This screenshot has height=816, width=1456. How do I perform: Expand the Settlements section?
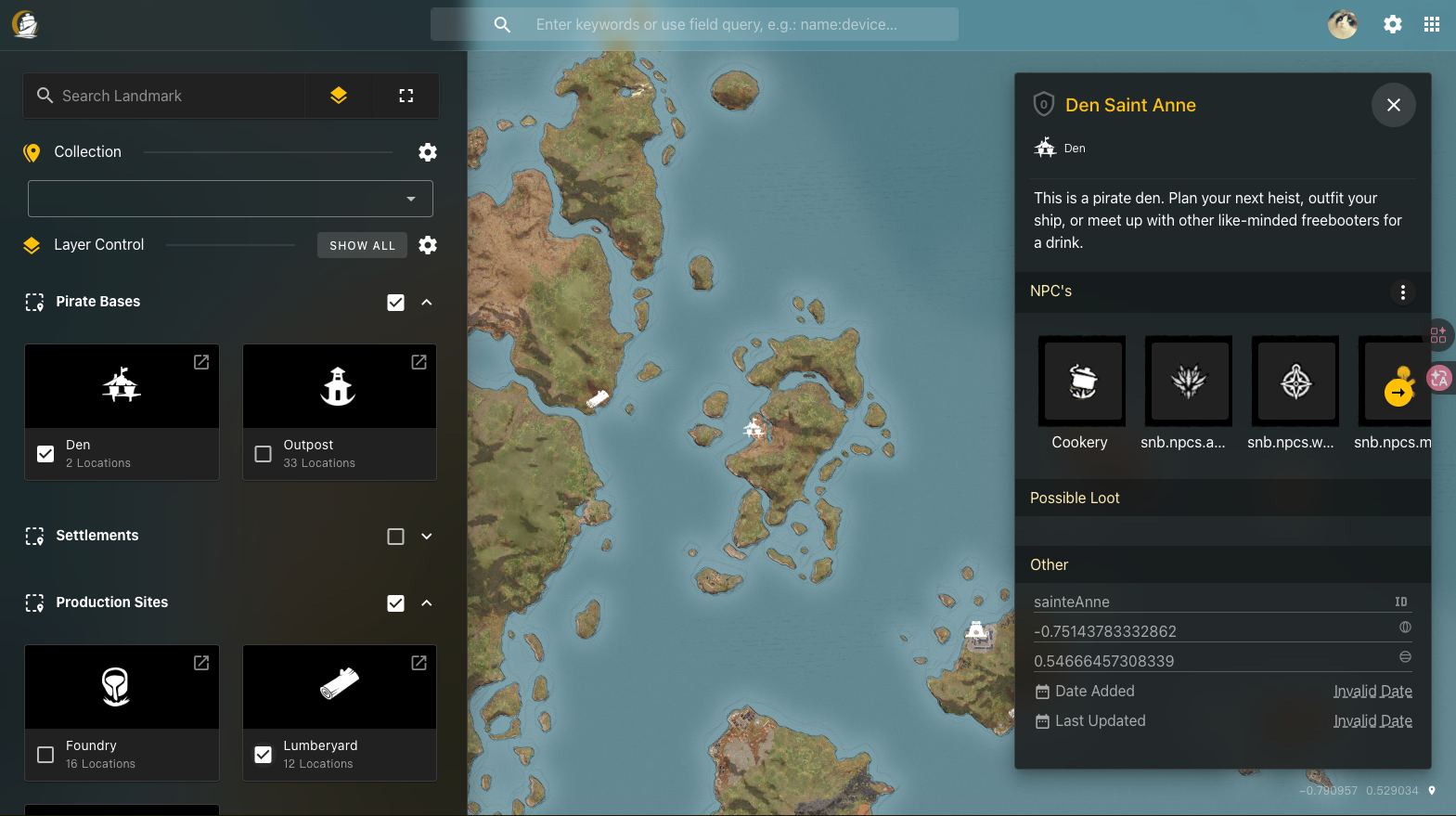pyautogui.click(x=426, y=536)
